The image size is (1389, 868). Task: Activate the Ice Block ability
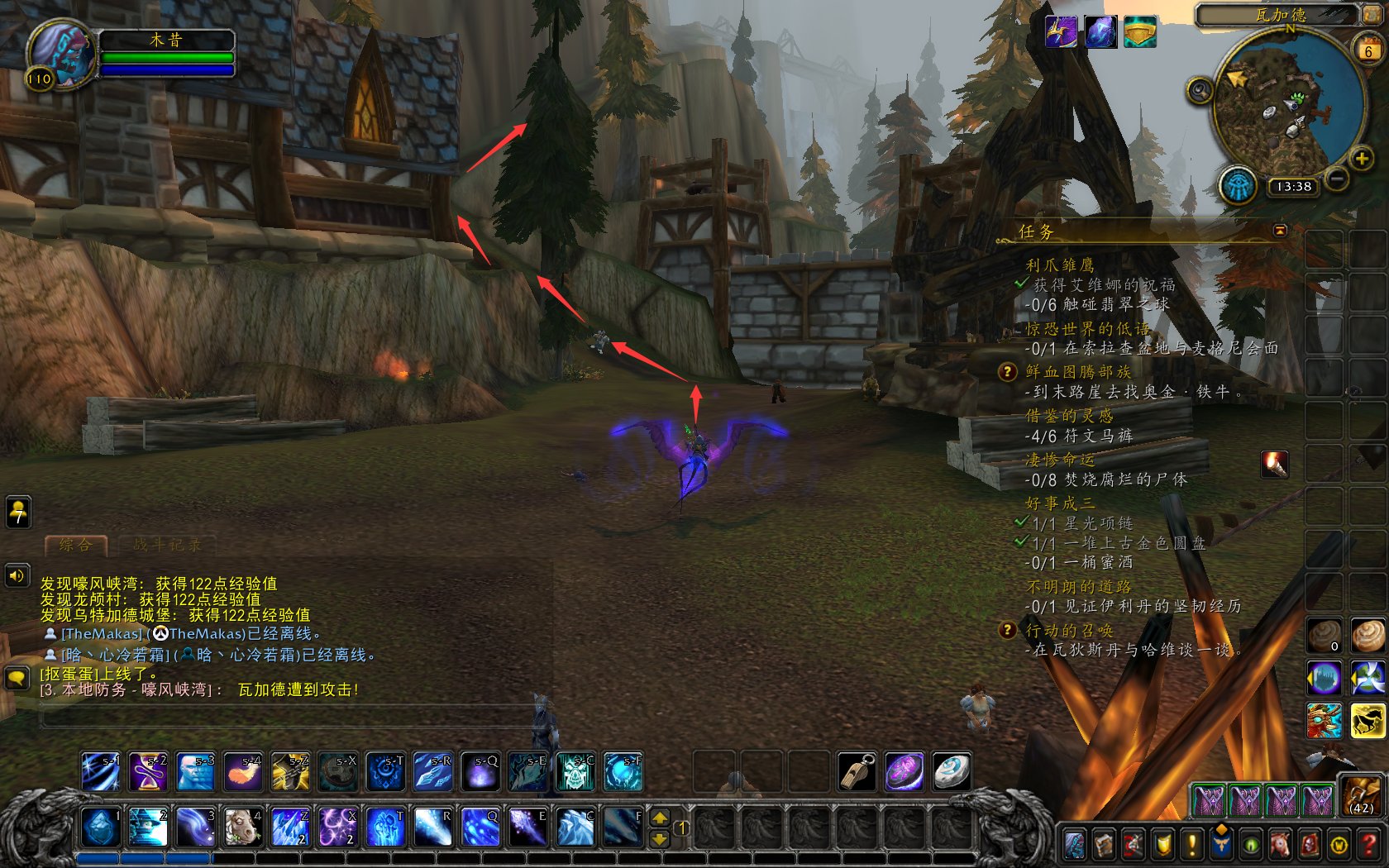click(x=101, y=827)
